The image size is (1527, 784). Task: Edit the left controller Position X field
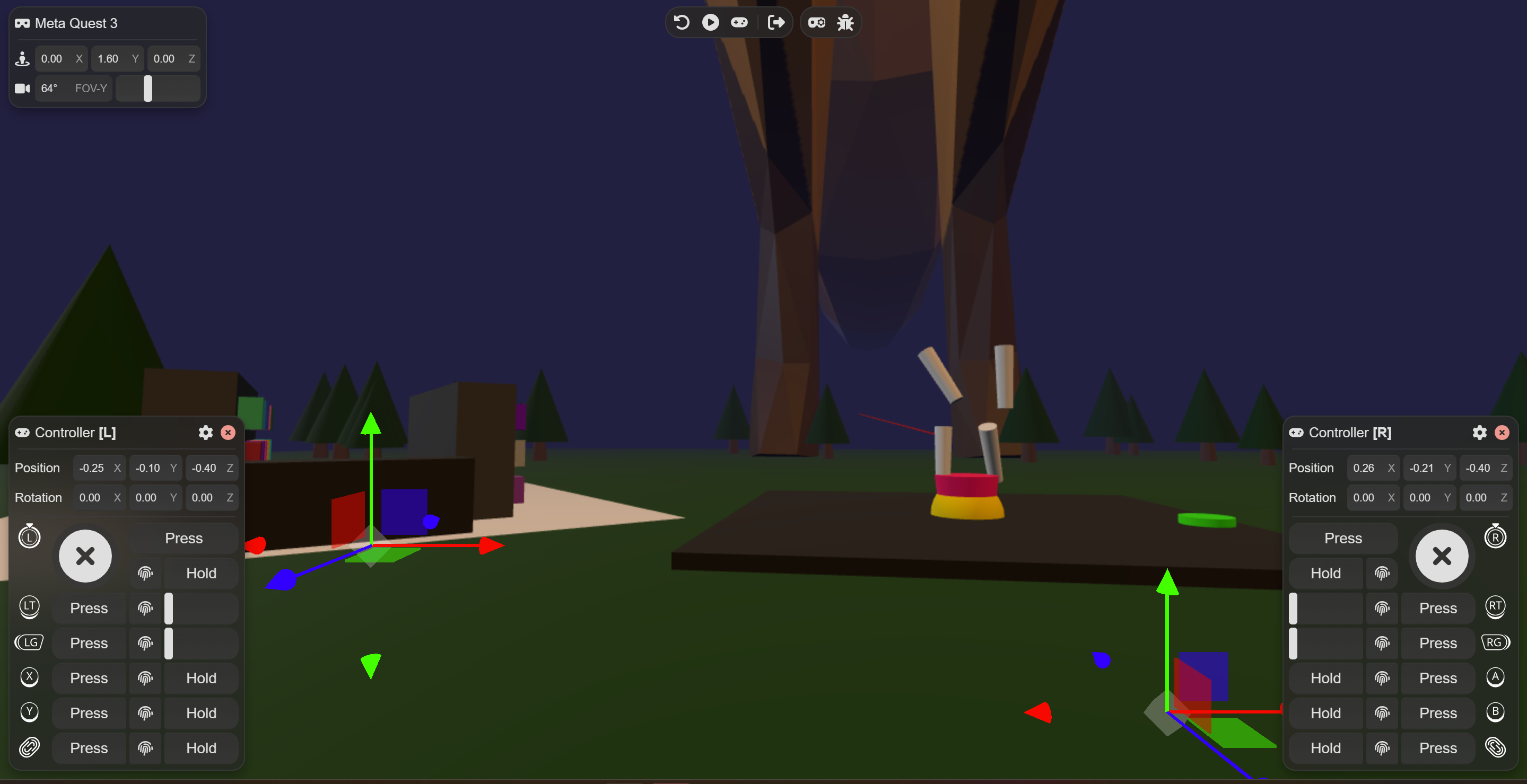pyautogui.click(x=92, y=468)
